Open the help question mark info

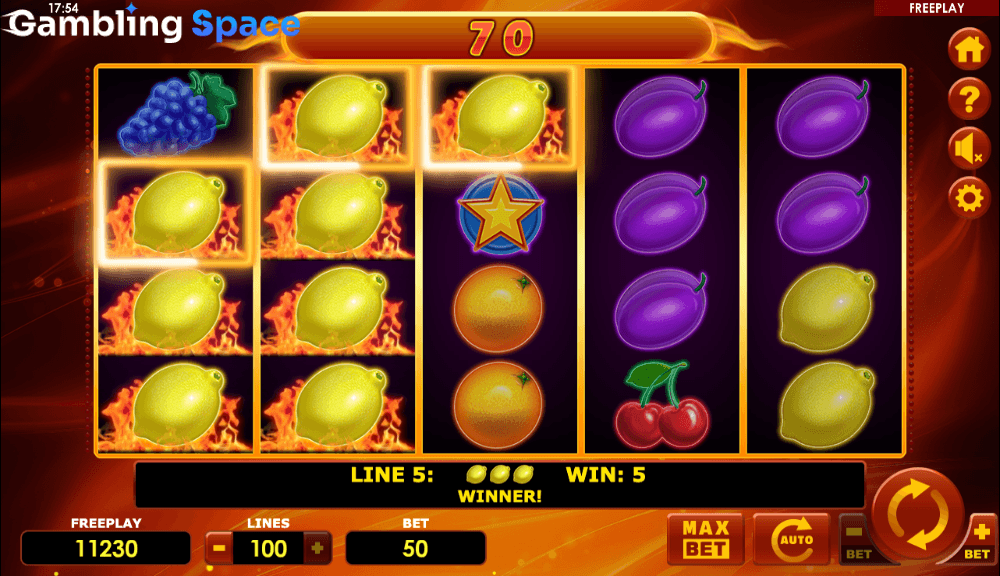(x=968, y=98)
